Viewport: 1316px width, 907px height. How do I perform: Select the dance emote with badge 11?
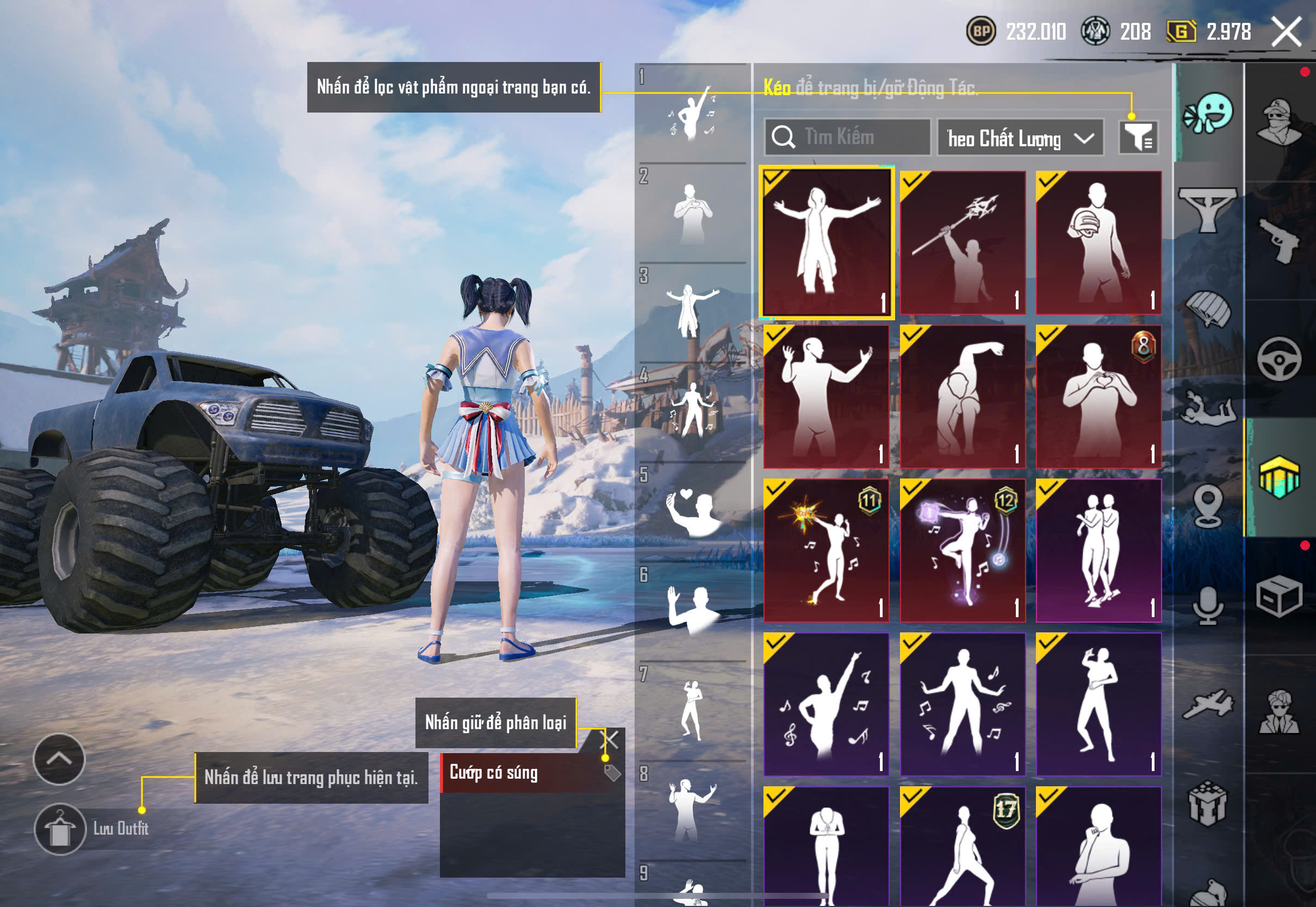[826, 550]
